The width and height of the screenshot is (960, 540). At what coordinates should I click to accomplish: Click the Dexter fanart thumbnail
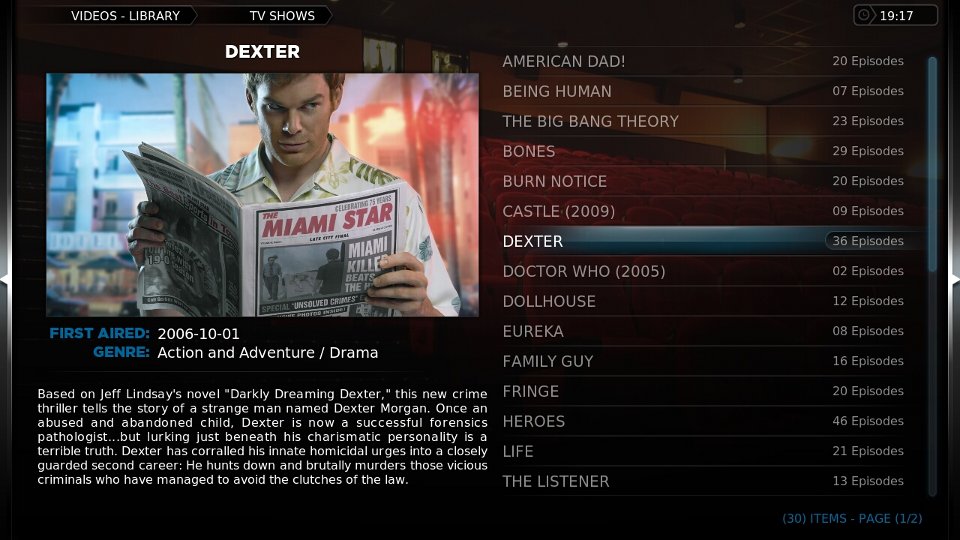point(262,195)
